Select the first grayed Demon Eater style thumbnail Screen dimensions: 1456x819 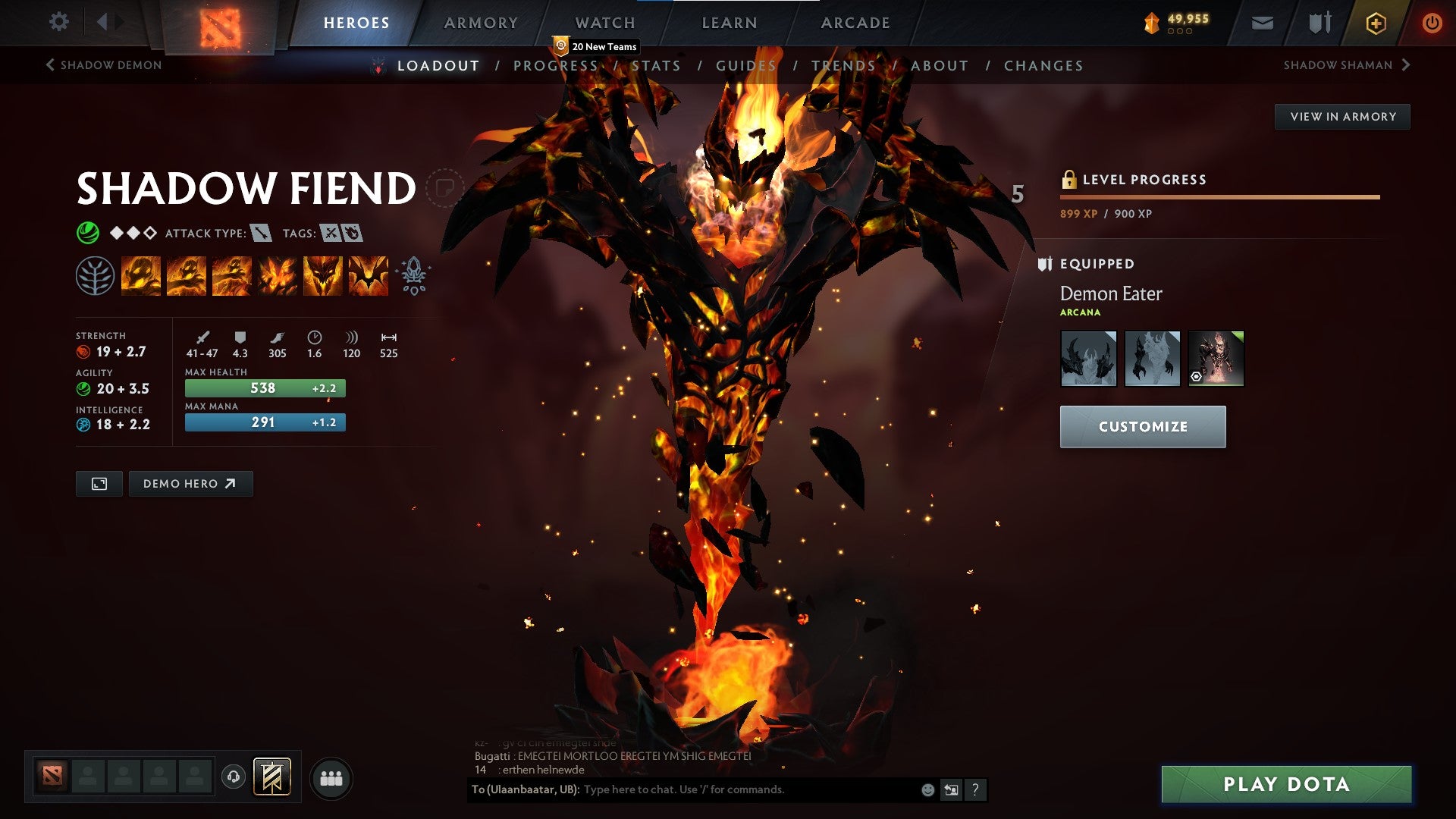pyautogui.click(x=1088, y=358)
